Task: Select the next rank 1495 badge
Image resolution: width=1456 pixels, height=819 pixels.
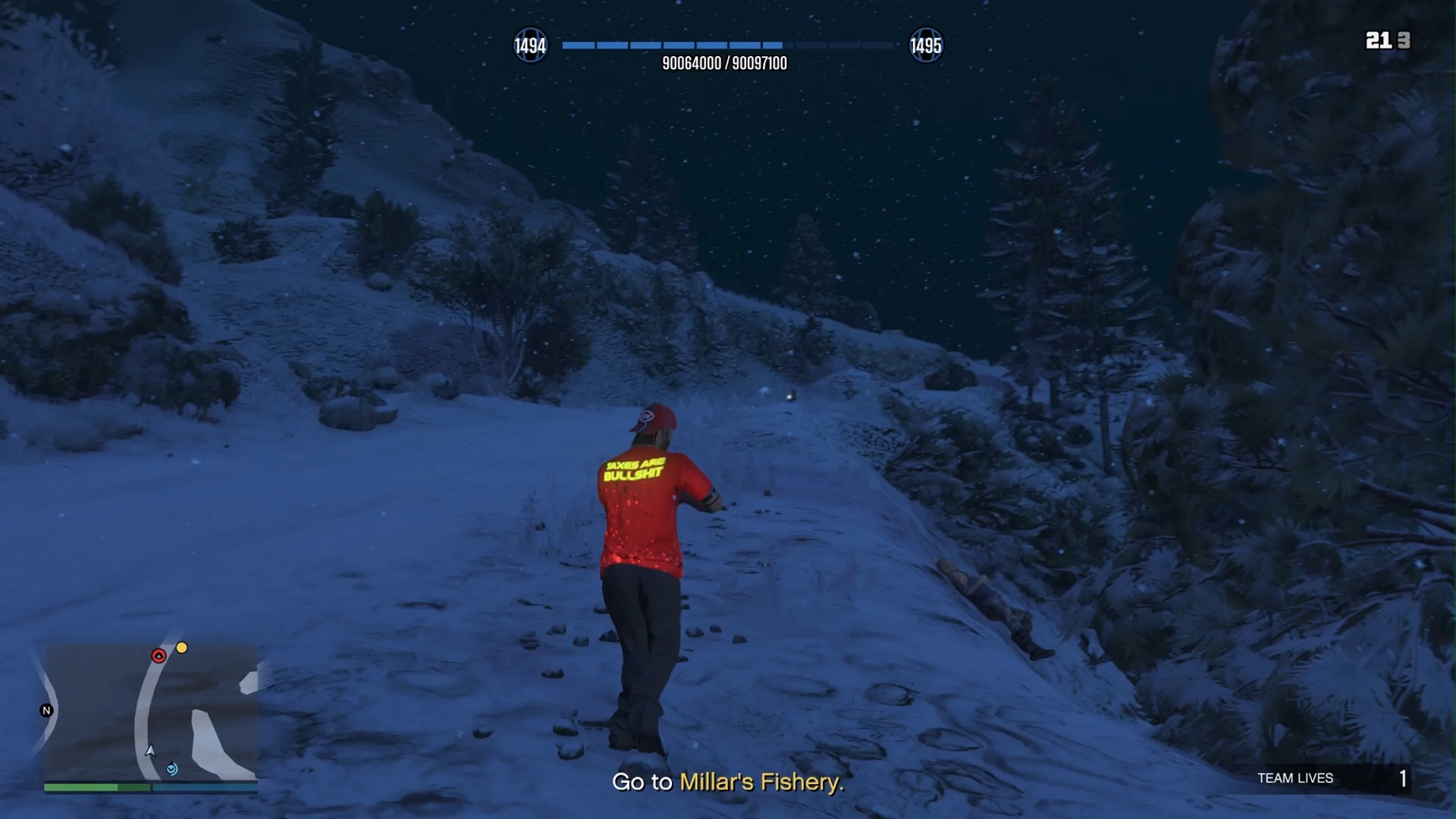Action: click(925, 46)
